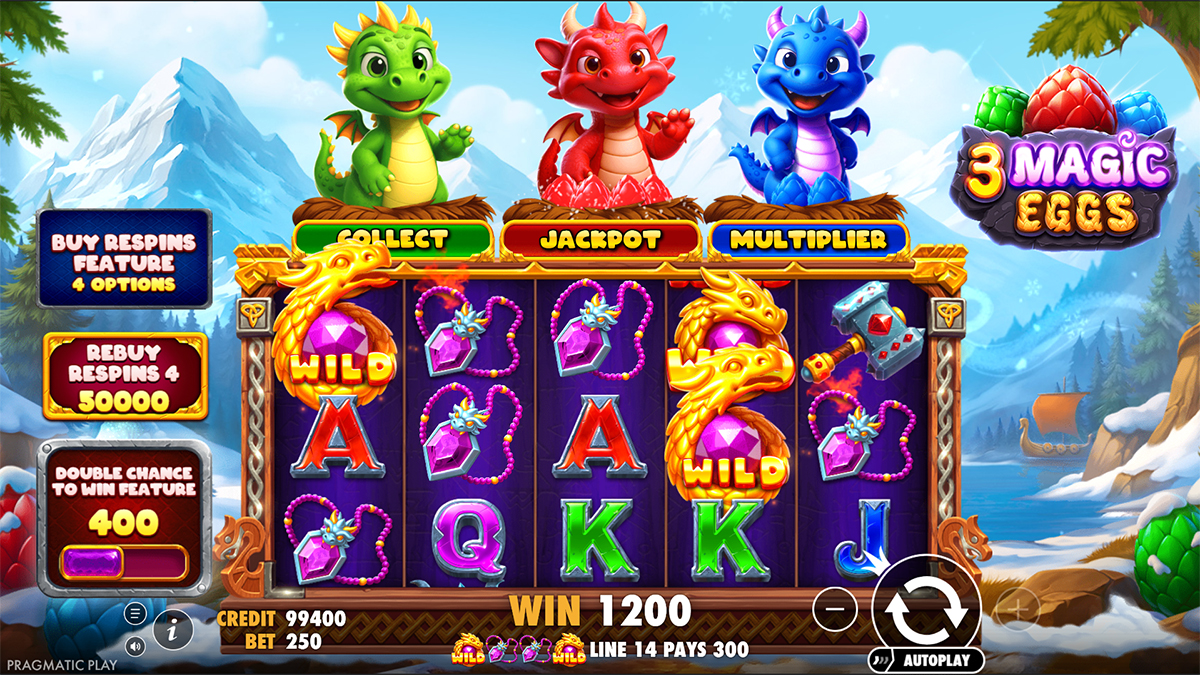Open the hamburger menu icon
Screen dimensions: 1200x675
pos(136,613)
